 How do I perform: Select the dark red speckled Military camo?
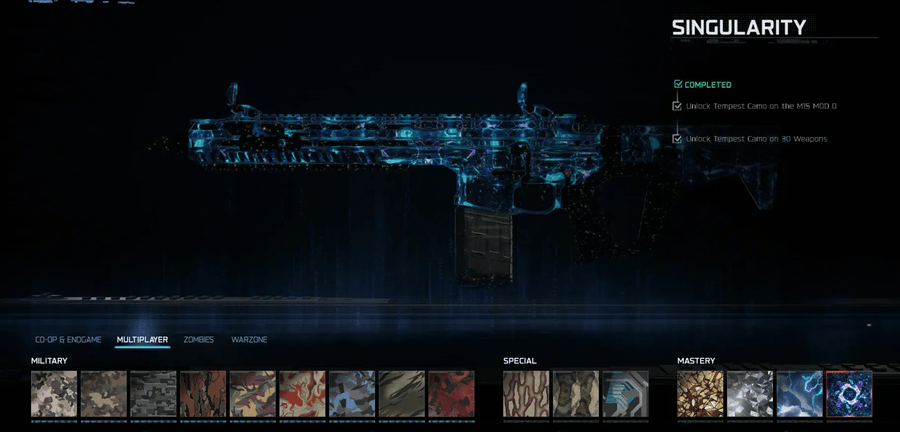pyautogui.click(x=451, y=394)
